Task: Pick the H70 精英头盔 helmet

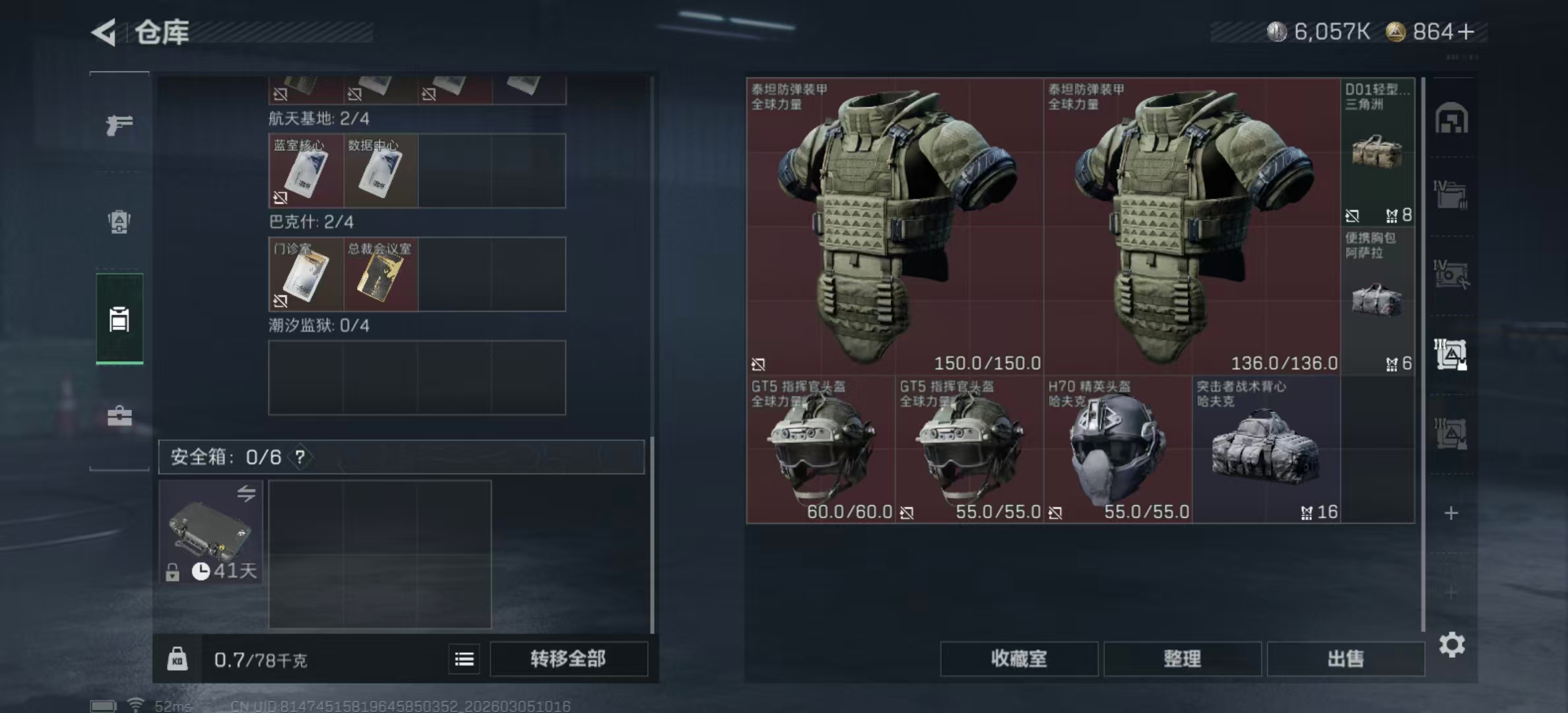Action: 1117,450
